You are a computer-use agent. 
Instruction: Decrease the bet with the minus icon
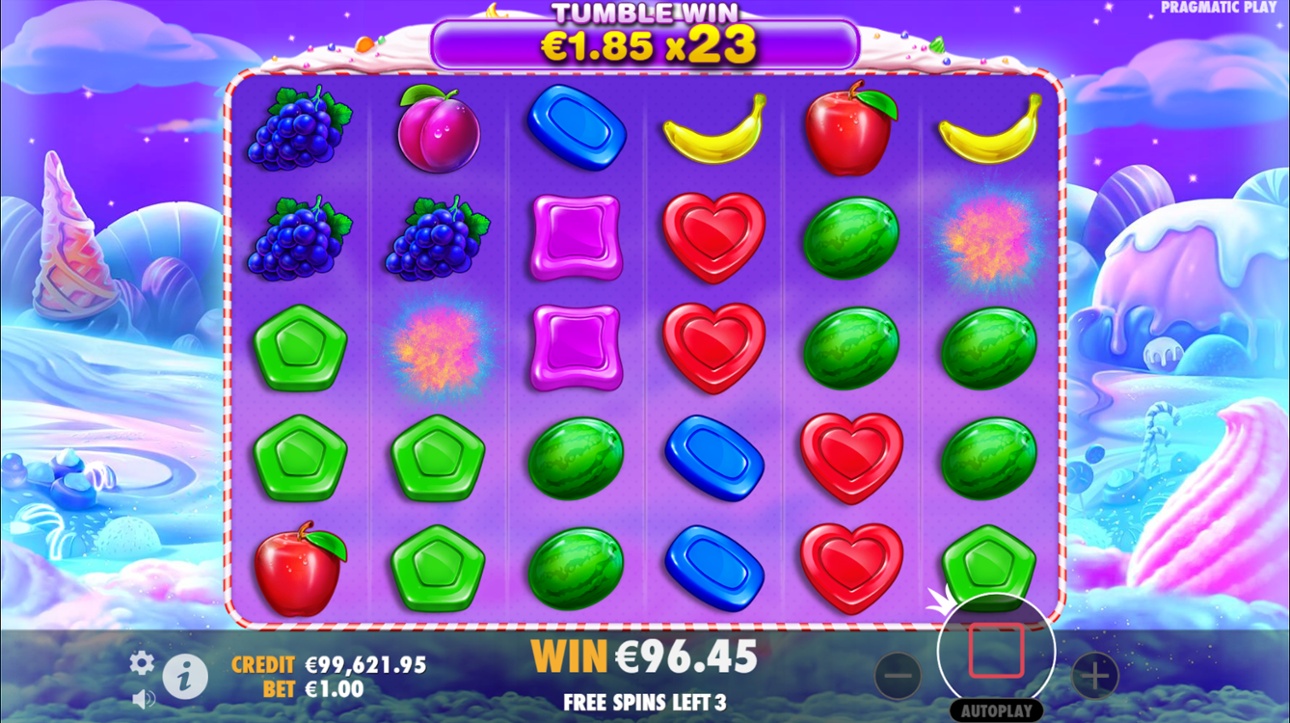coord(896,676)
